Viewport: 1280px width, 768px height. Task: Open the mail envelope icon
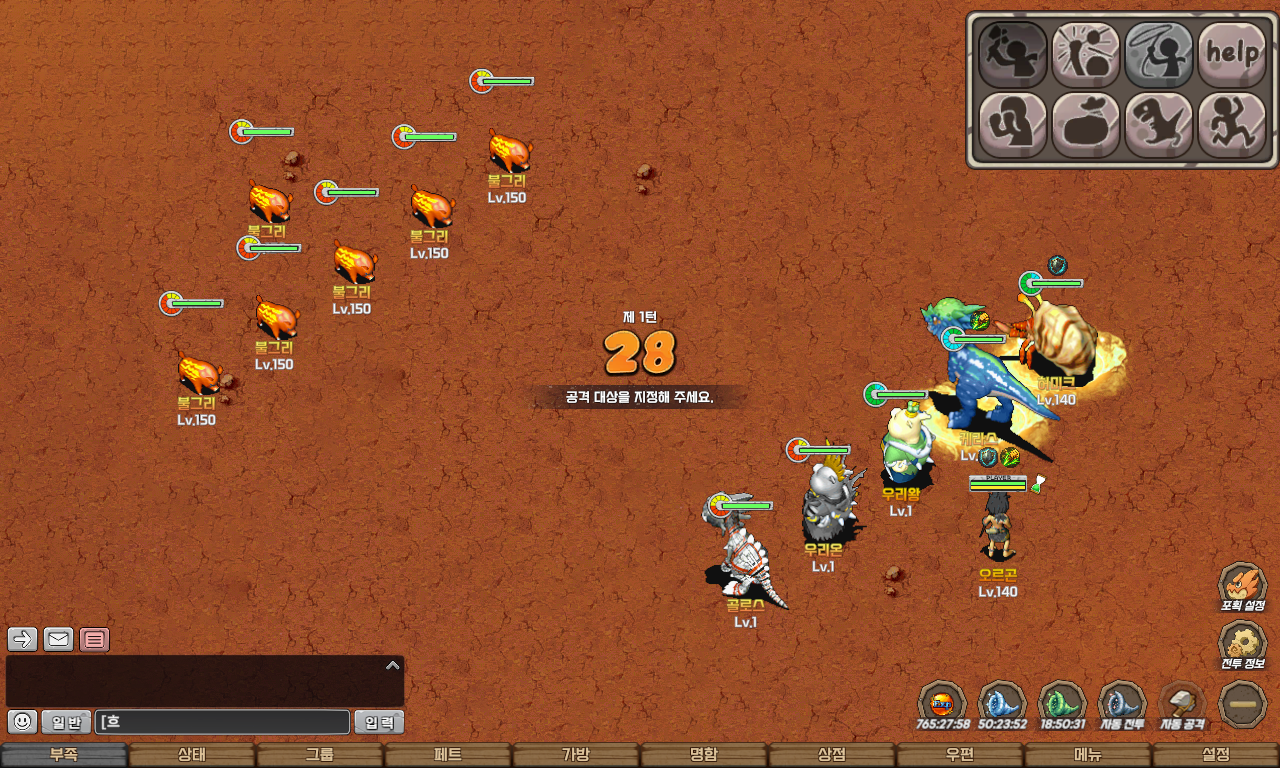click(x=58, y=639)
